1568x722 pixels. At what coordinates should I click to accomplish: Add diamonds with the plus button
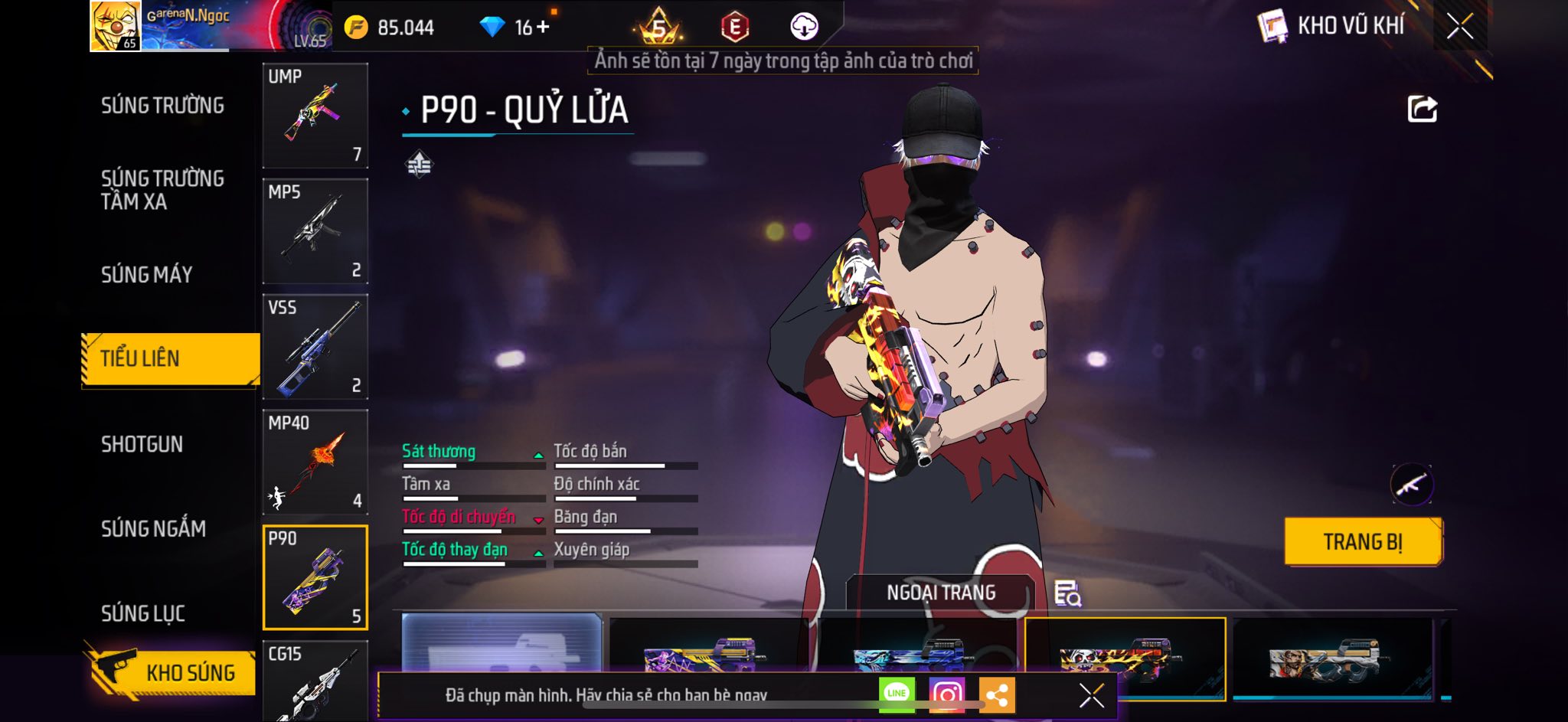coord(543,28)
